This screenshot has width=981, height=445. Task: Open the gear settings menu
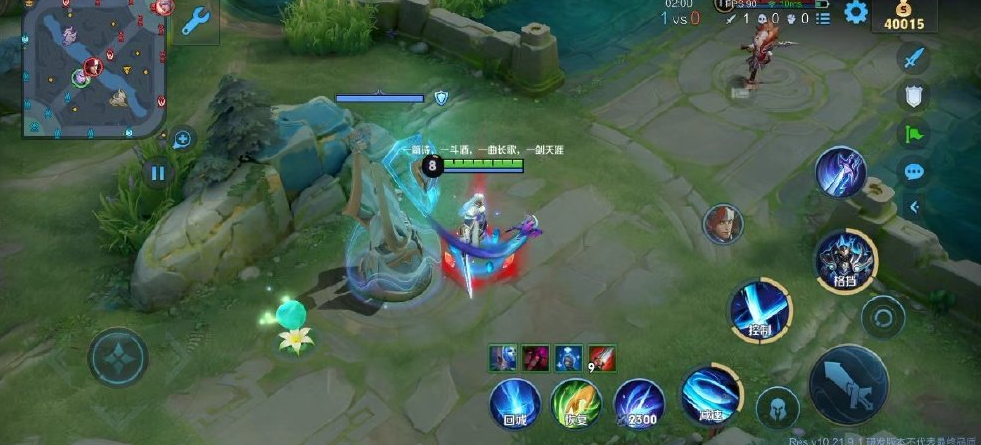(x=855, y=12)
